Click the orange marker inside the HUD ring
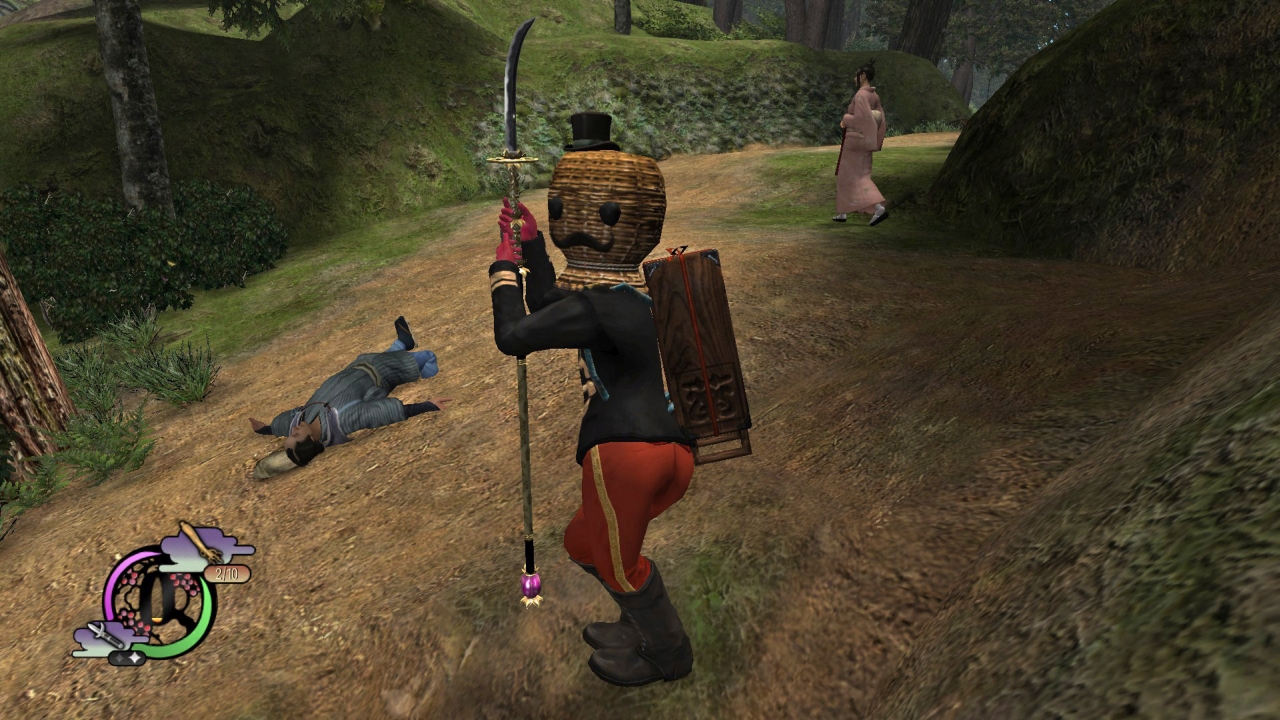 tap(157, 620)
